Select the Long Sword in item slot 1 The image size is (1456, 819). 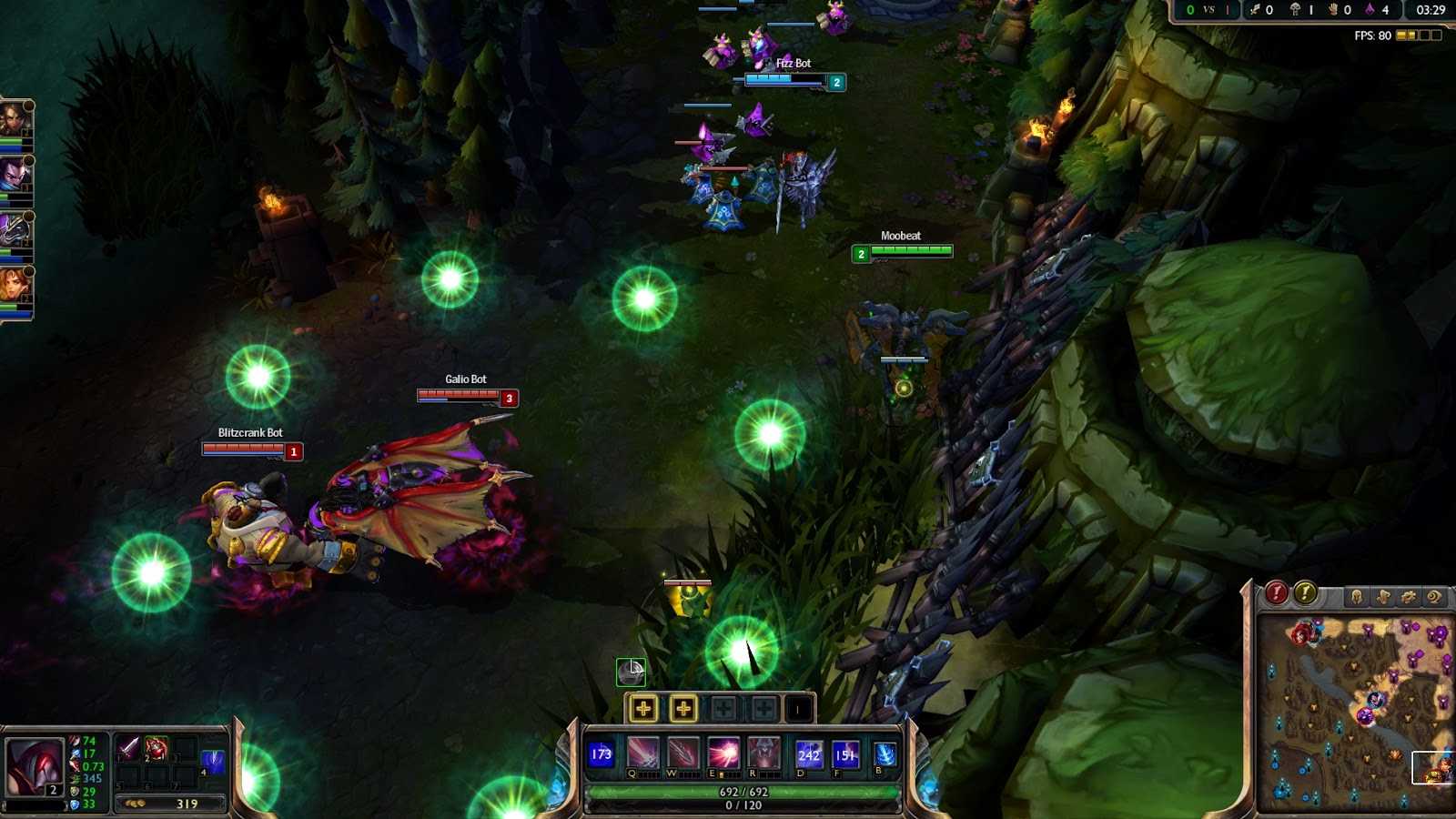(x=130, y=747)
